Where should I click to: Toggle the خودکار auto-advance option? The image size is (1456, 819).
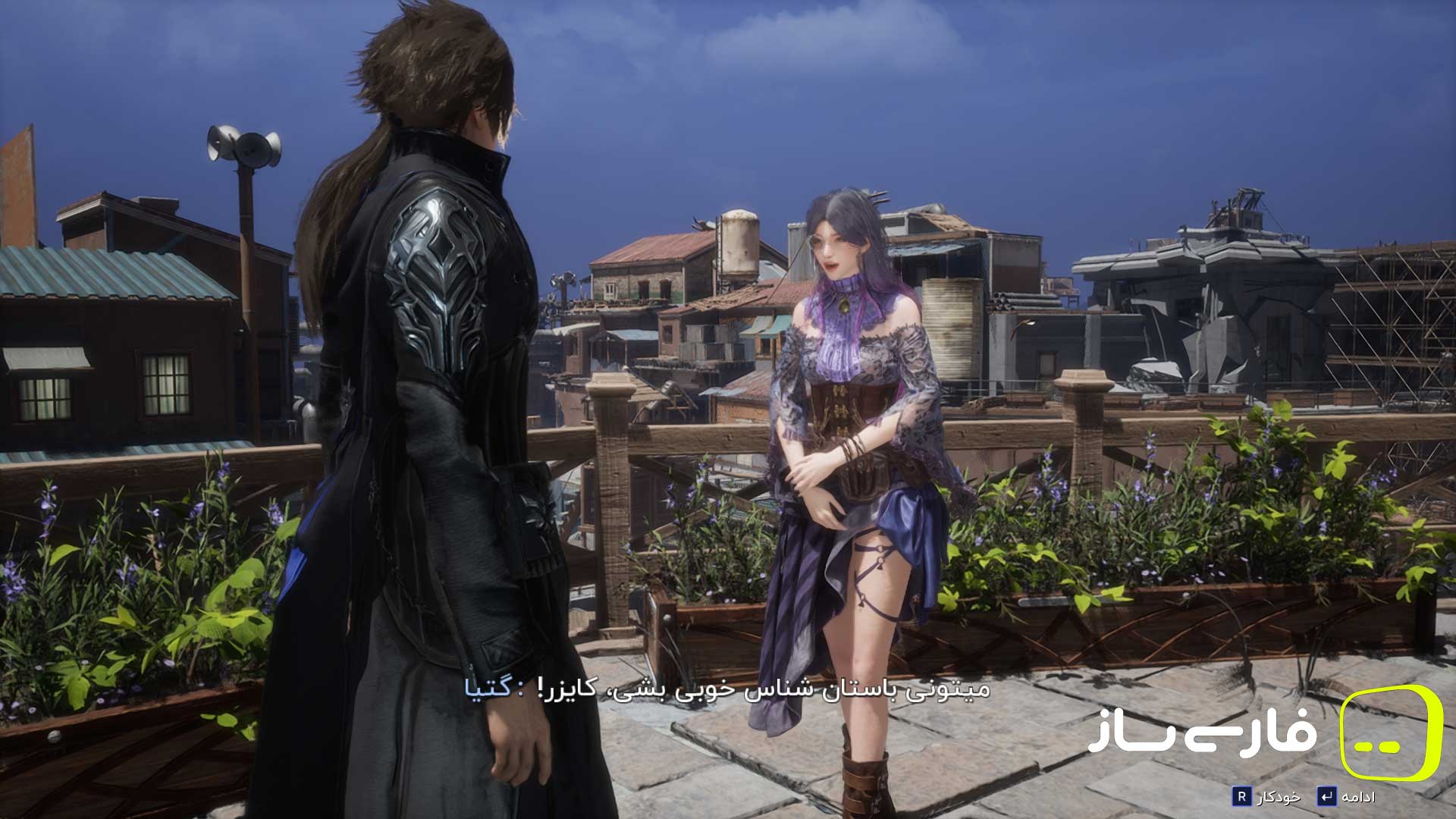[x=1266, y=796]
